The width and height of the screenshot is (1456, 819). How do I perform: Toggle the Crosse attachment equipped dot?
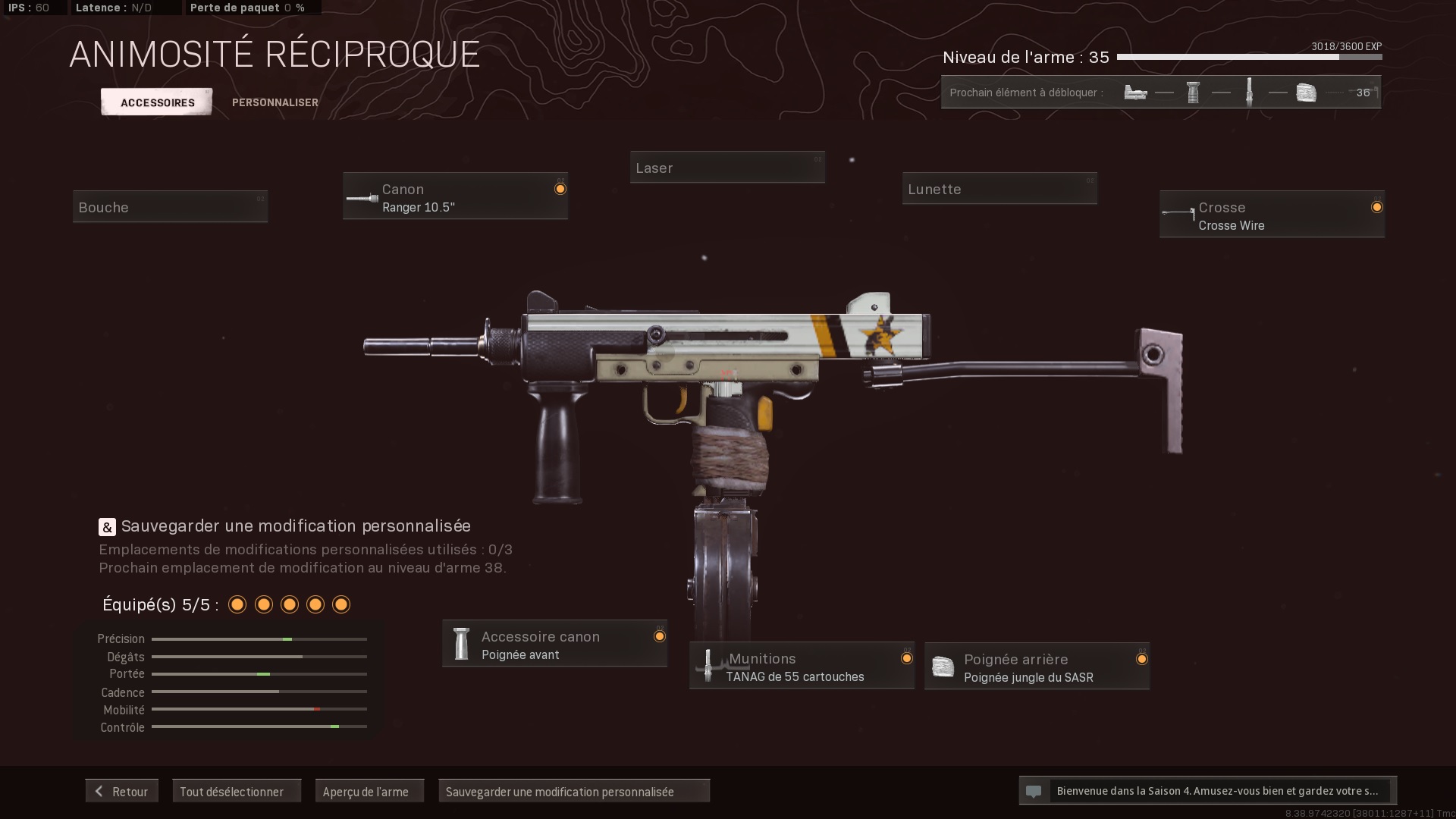click(1378, 206)
